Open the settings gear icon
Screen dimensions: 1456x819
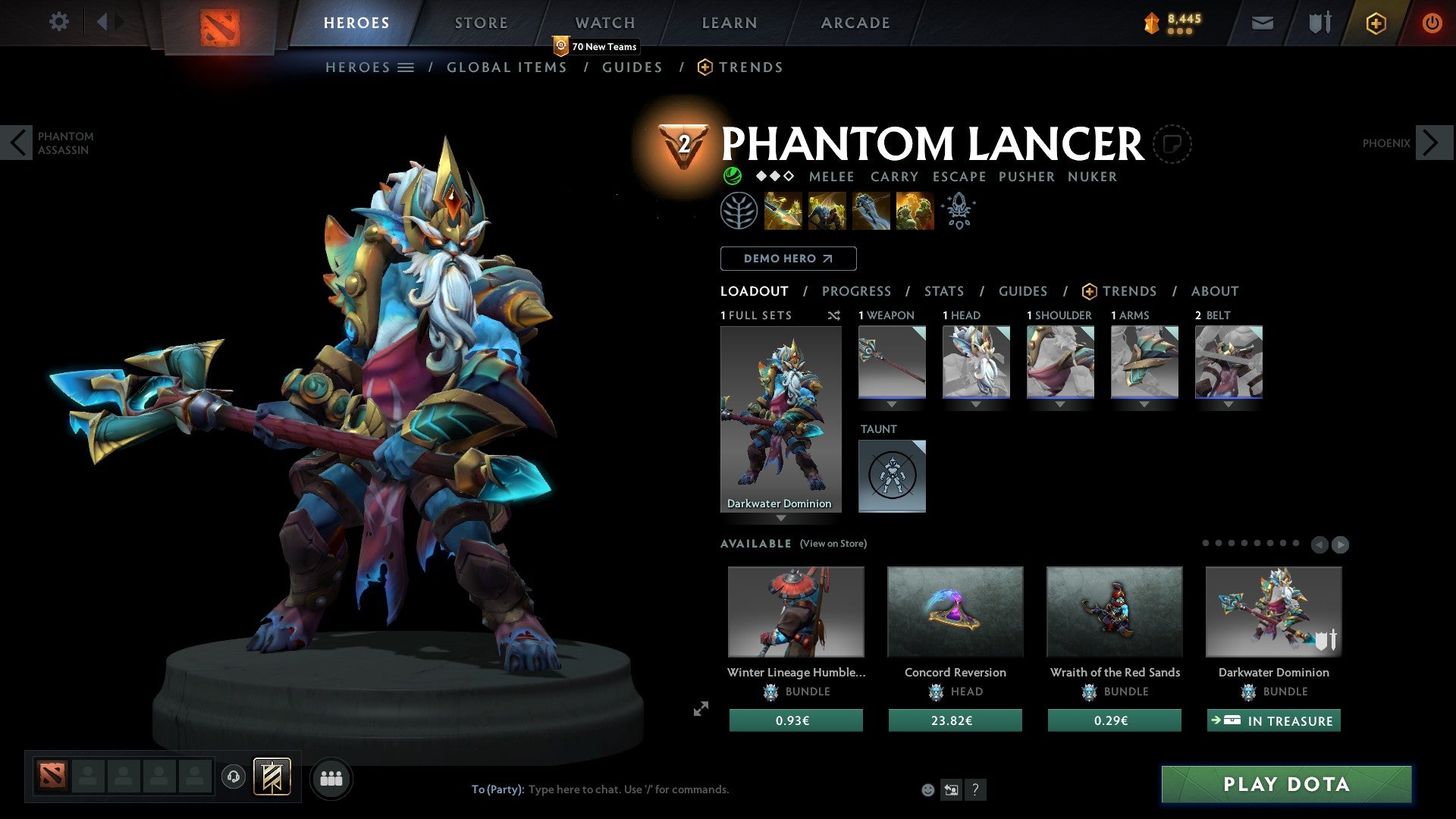pyautogui.click(x=58, y=22)
